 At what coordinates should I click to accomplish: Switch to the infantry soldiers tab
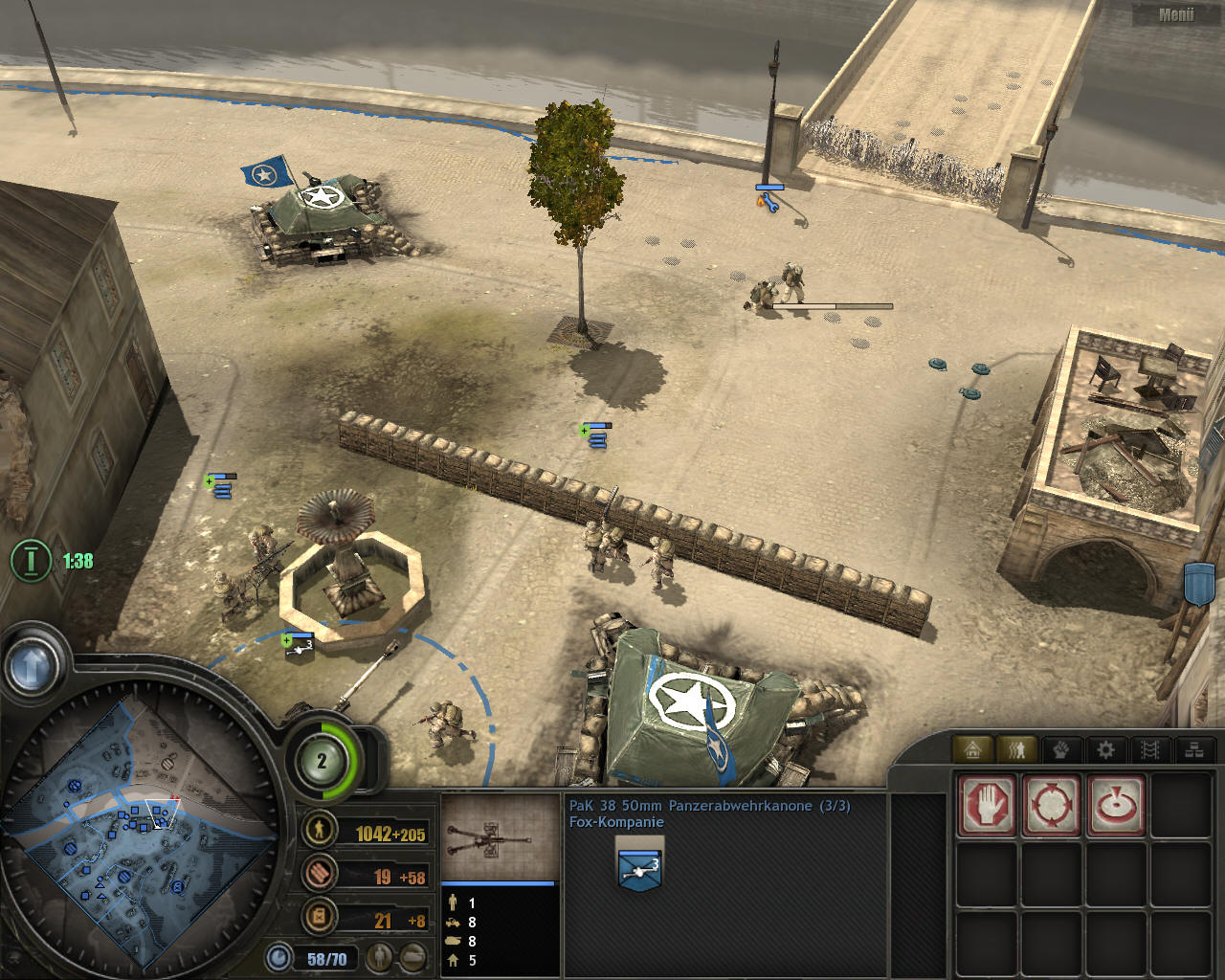tap(1016, 750)
